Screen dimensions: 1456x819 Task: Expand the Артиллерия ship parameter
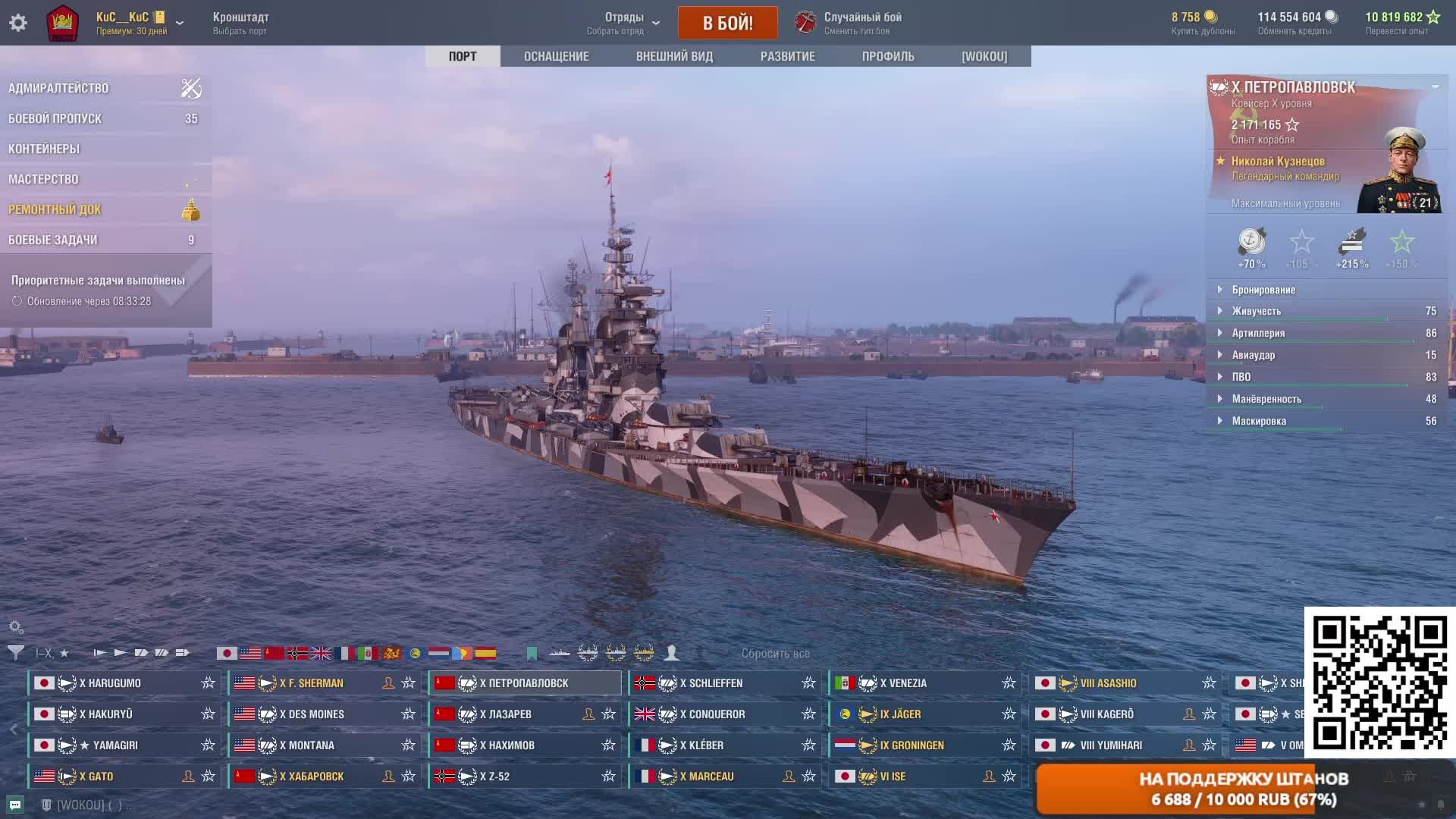(x=1258, y=333)
